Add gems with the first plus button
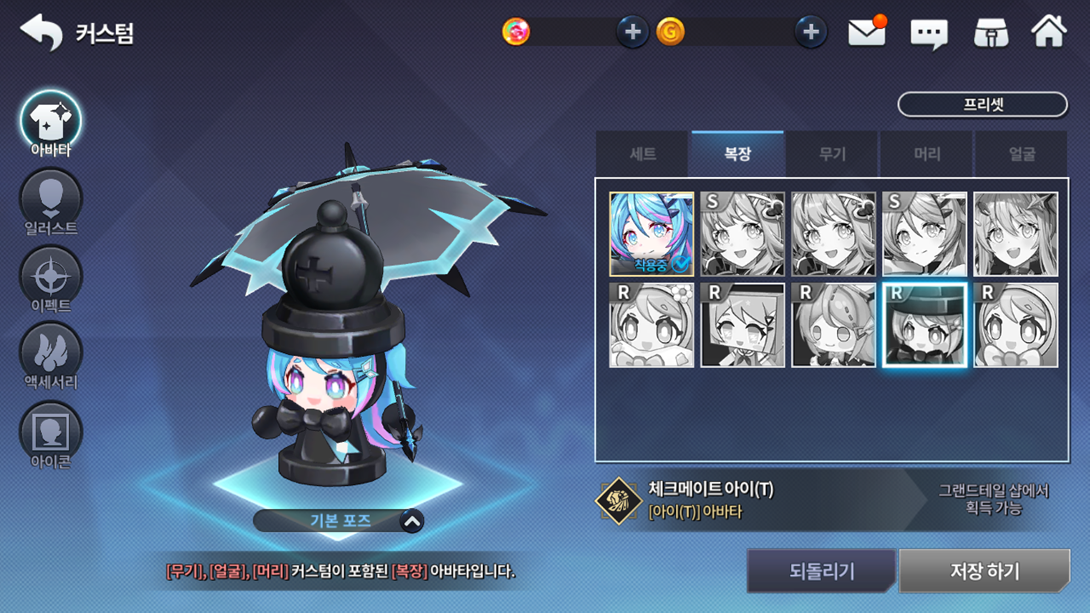The width and height of the screenshot is (1090, 613). 632,32
